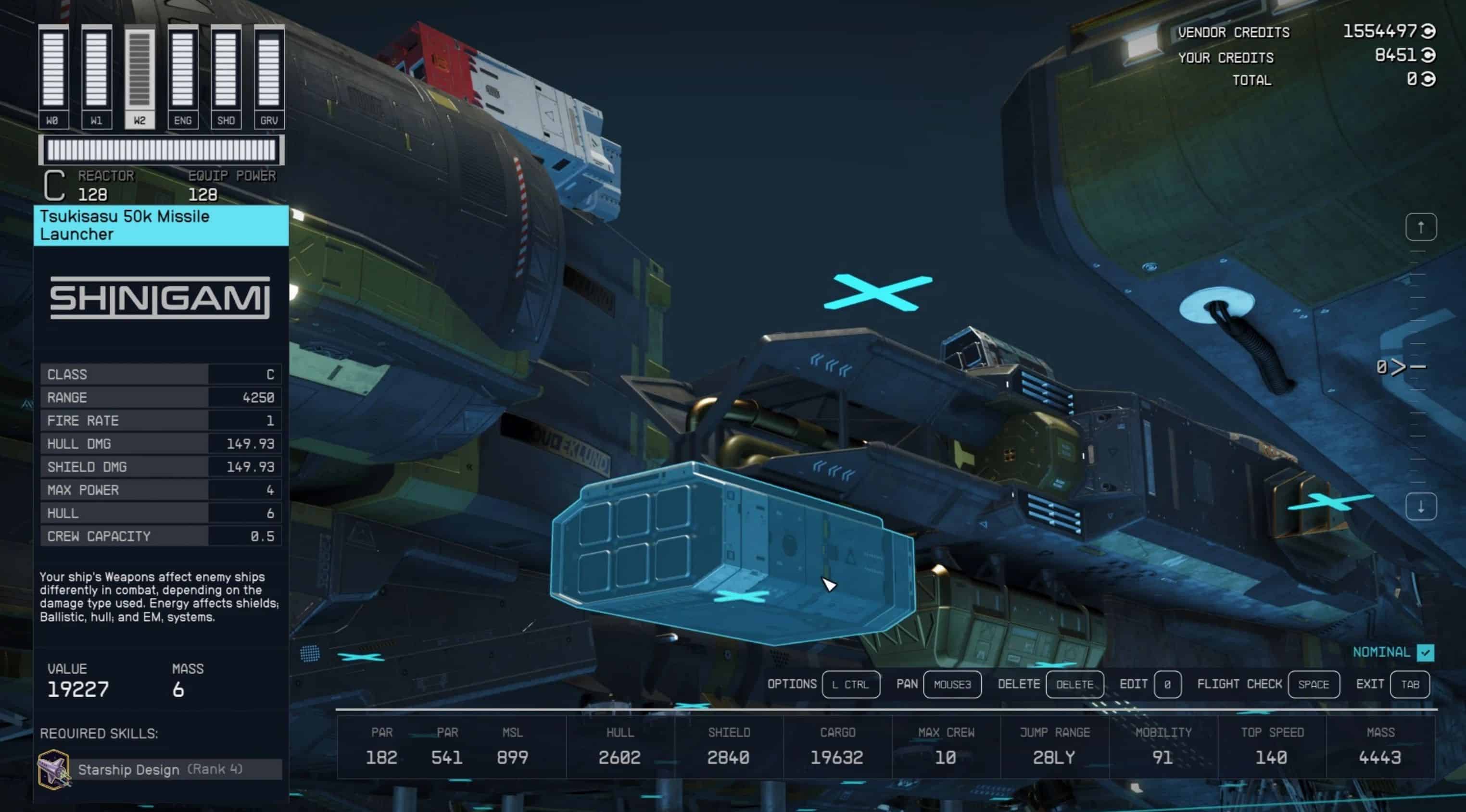Open the EDIT control labeled 0
The height and width of the screenshot is (812, 1466).
[x=1167, y=685]
